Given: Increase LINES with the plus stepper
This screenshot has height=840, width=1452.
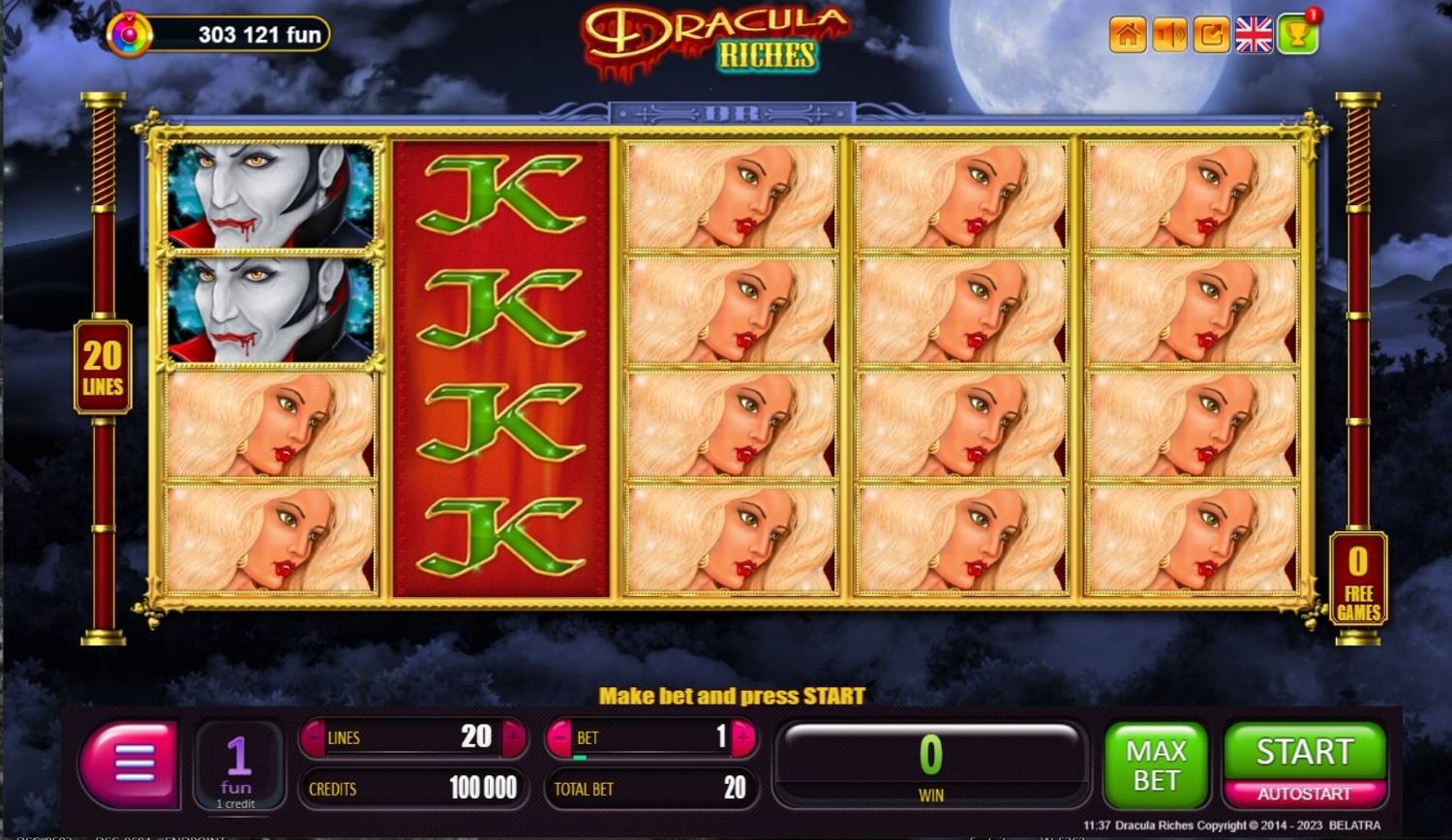Looking at the screenshot, I should (512, 737).
